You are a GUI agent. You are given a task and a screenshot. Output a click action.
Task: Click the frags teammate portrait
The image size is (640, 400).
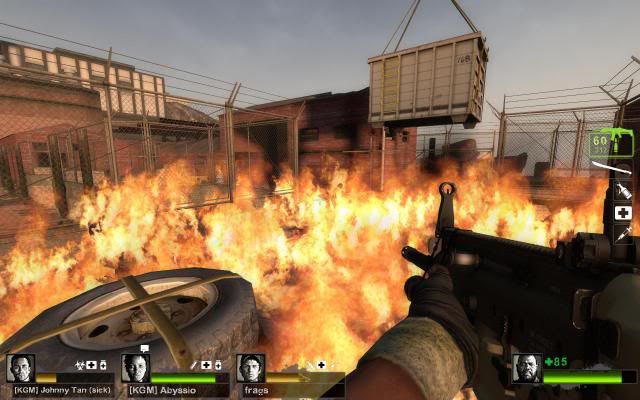251,368
